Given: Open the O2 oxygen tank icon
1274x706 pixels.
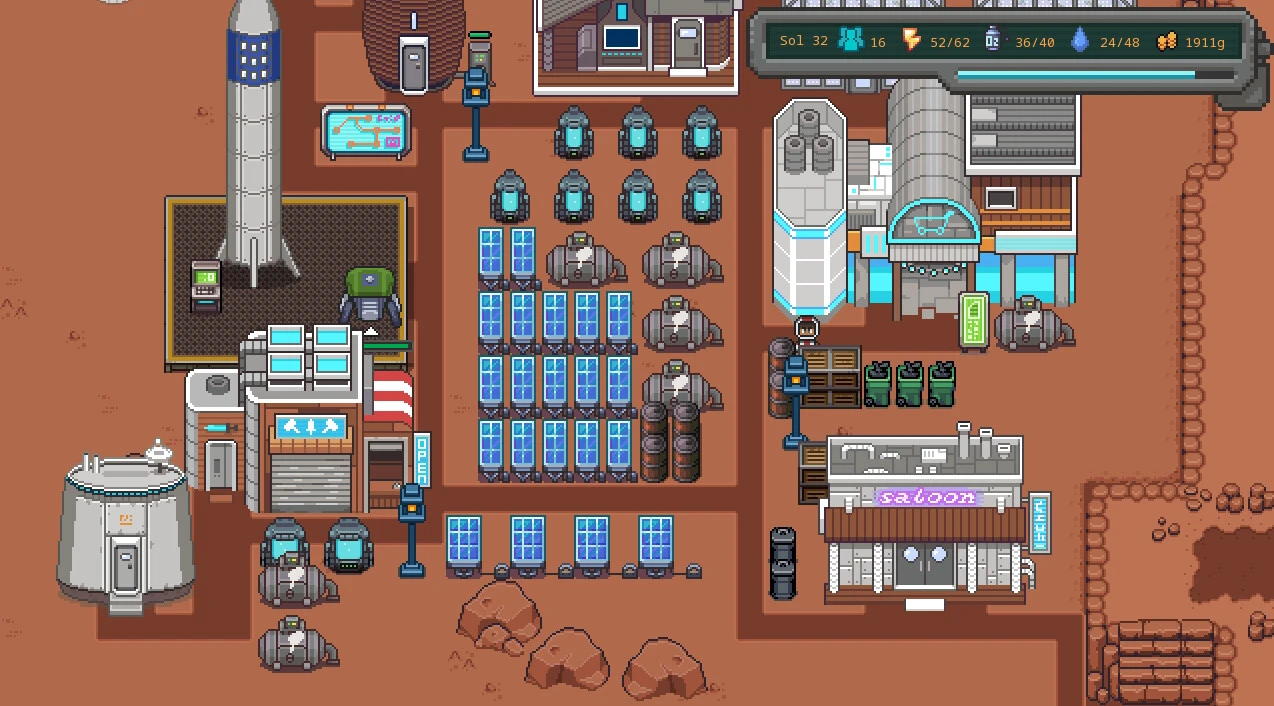Looking at the screenshot, I should 993,41.
